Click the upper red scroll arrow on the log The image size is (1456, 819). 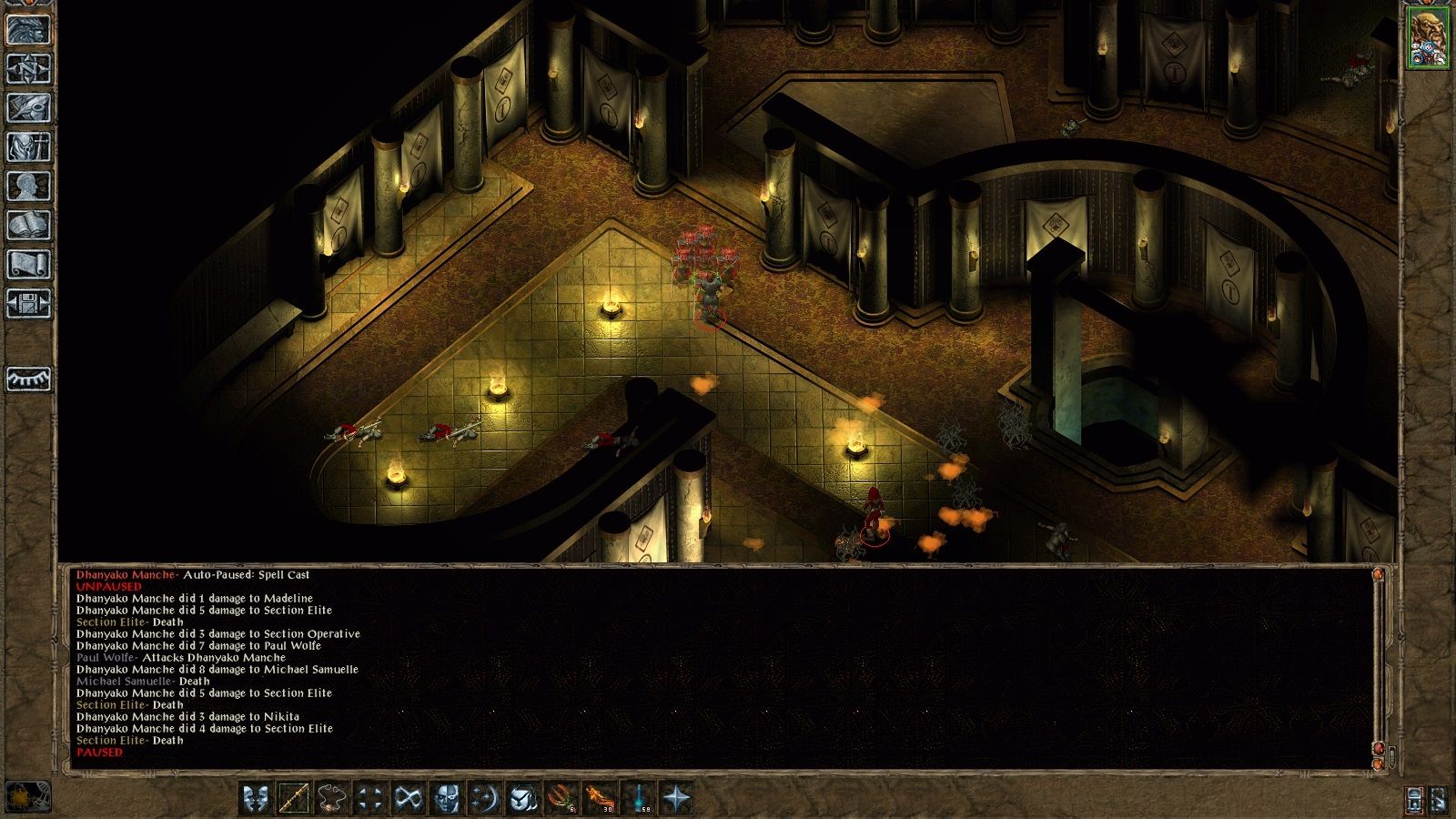[1378, 574]
